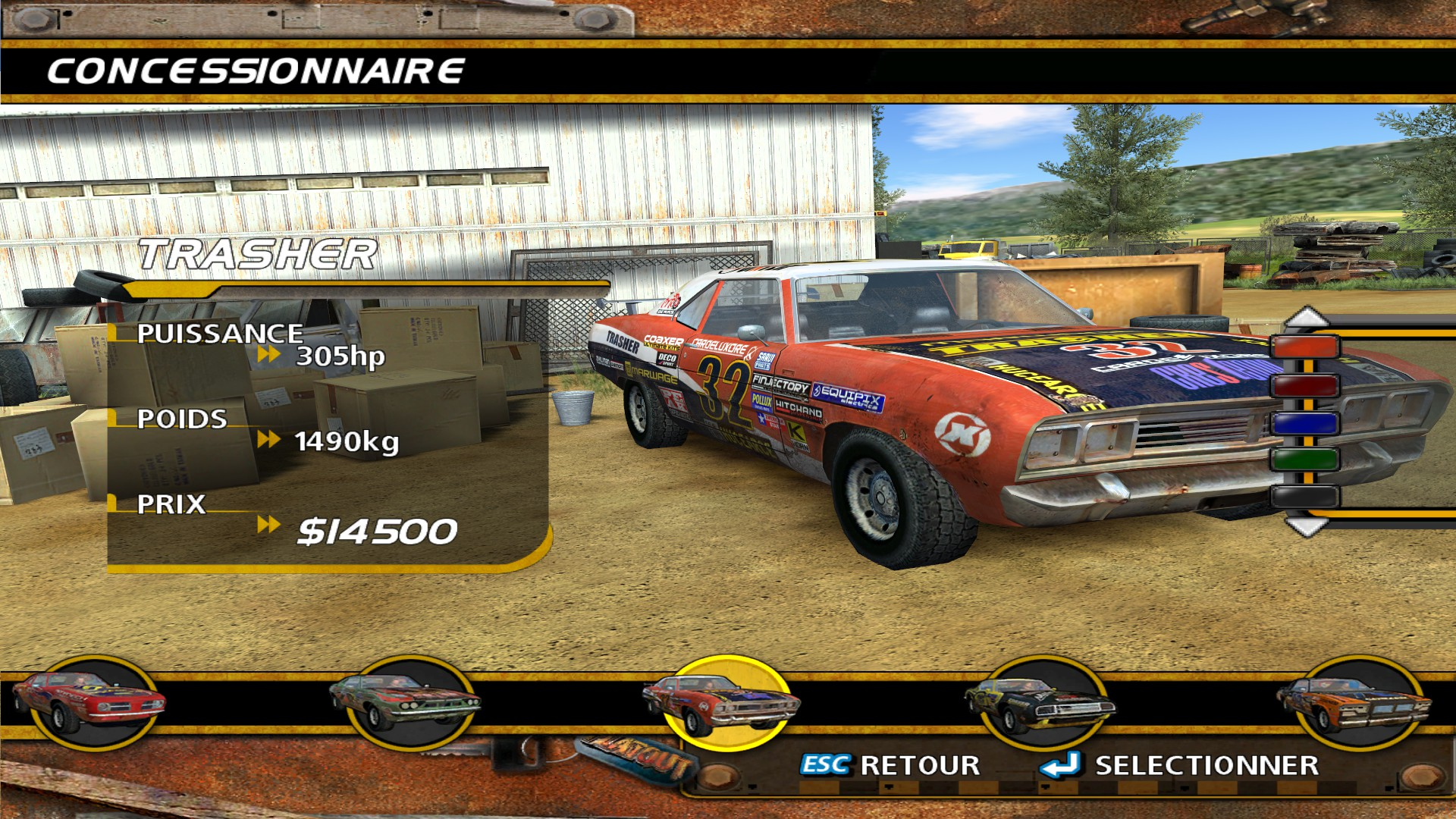Click the down arrow below color swatches

[x=1306, y=526]
